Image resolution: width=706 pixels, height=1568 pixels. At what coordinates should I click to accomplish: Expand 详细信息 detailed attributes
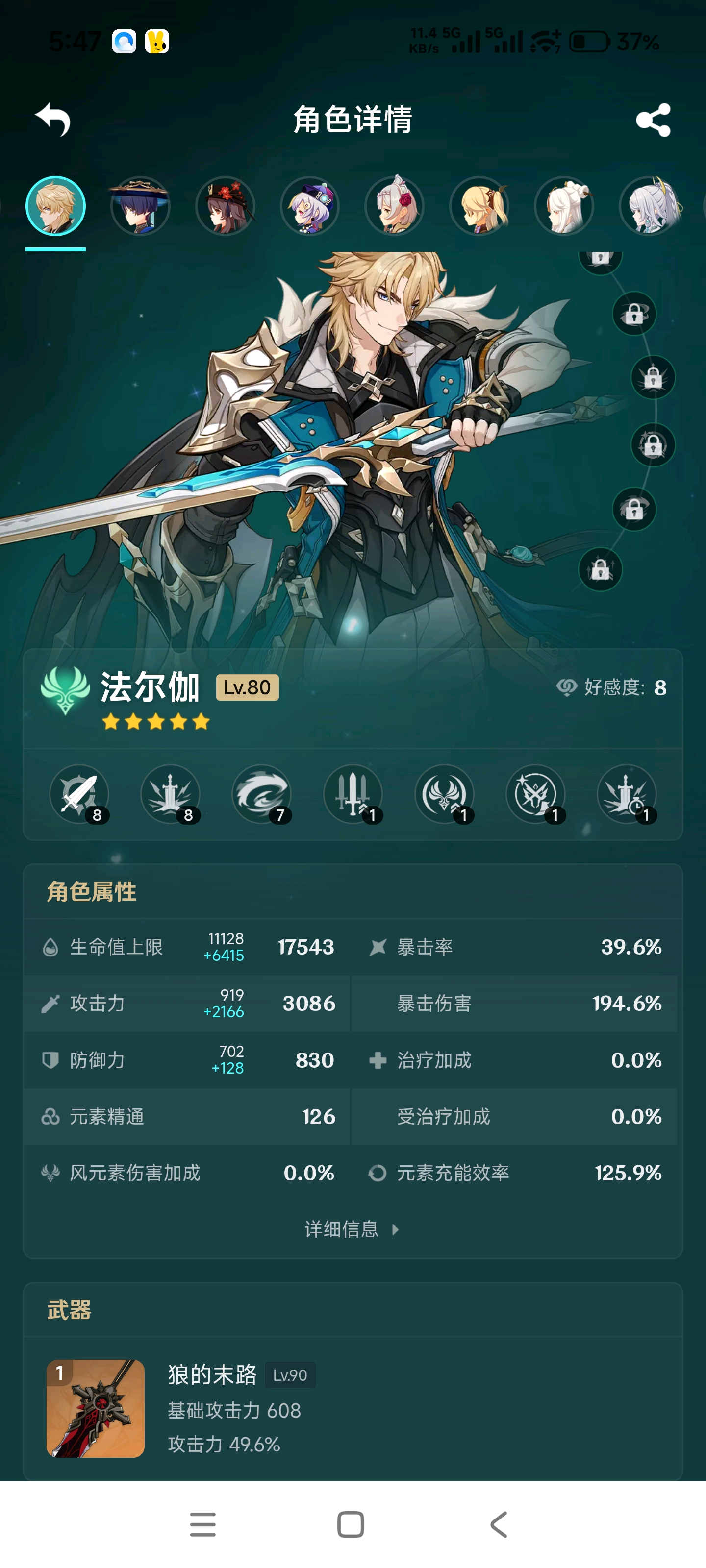click(352, 1229)
